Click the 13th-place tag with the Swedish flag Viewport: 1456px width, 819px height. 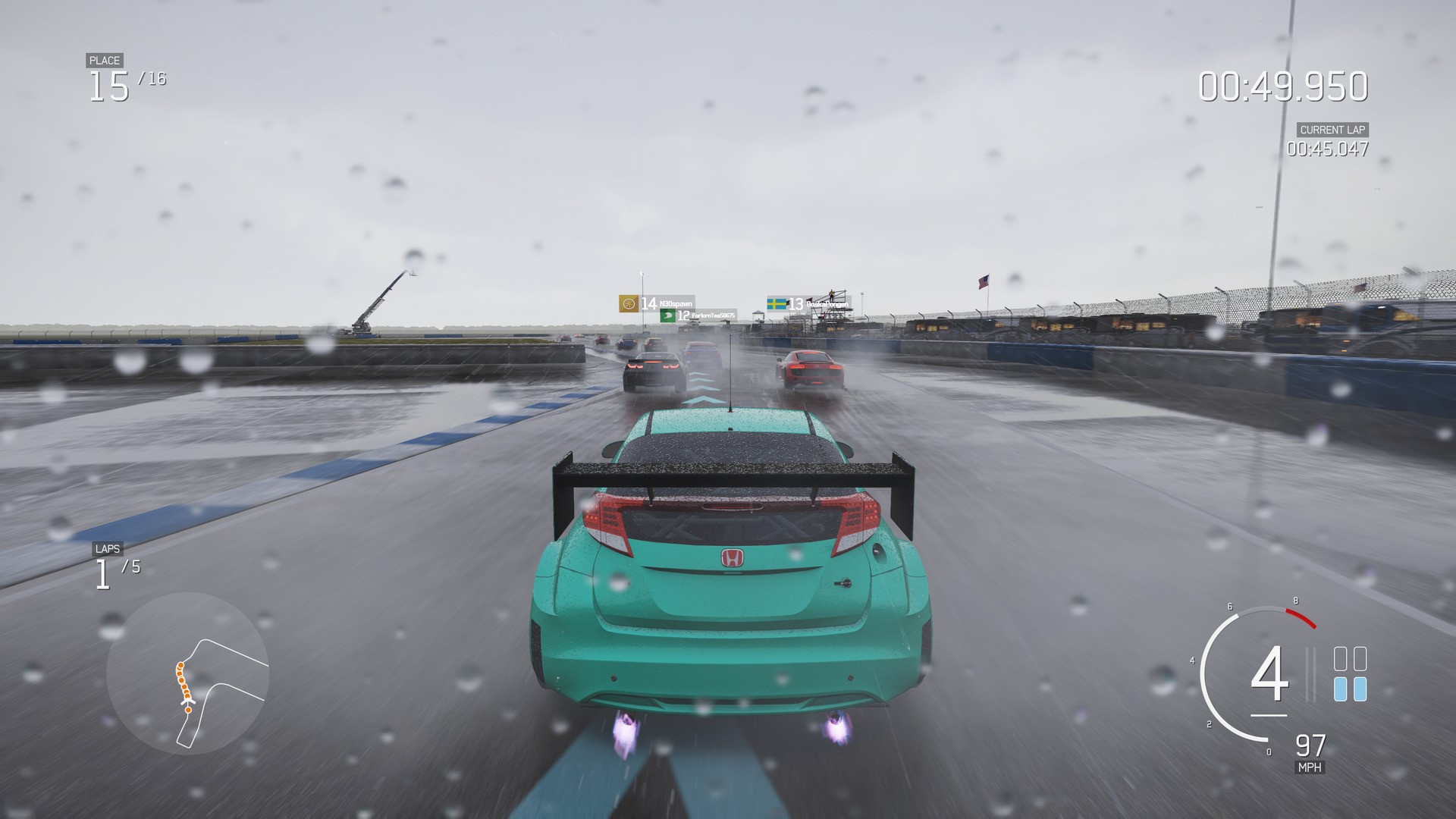(808, 304)
